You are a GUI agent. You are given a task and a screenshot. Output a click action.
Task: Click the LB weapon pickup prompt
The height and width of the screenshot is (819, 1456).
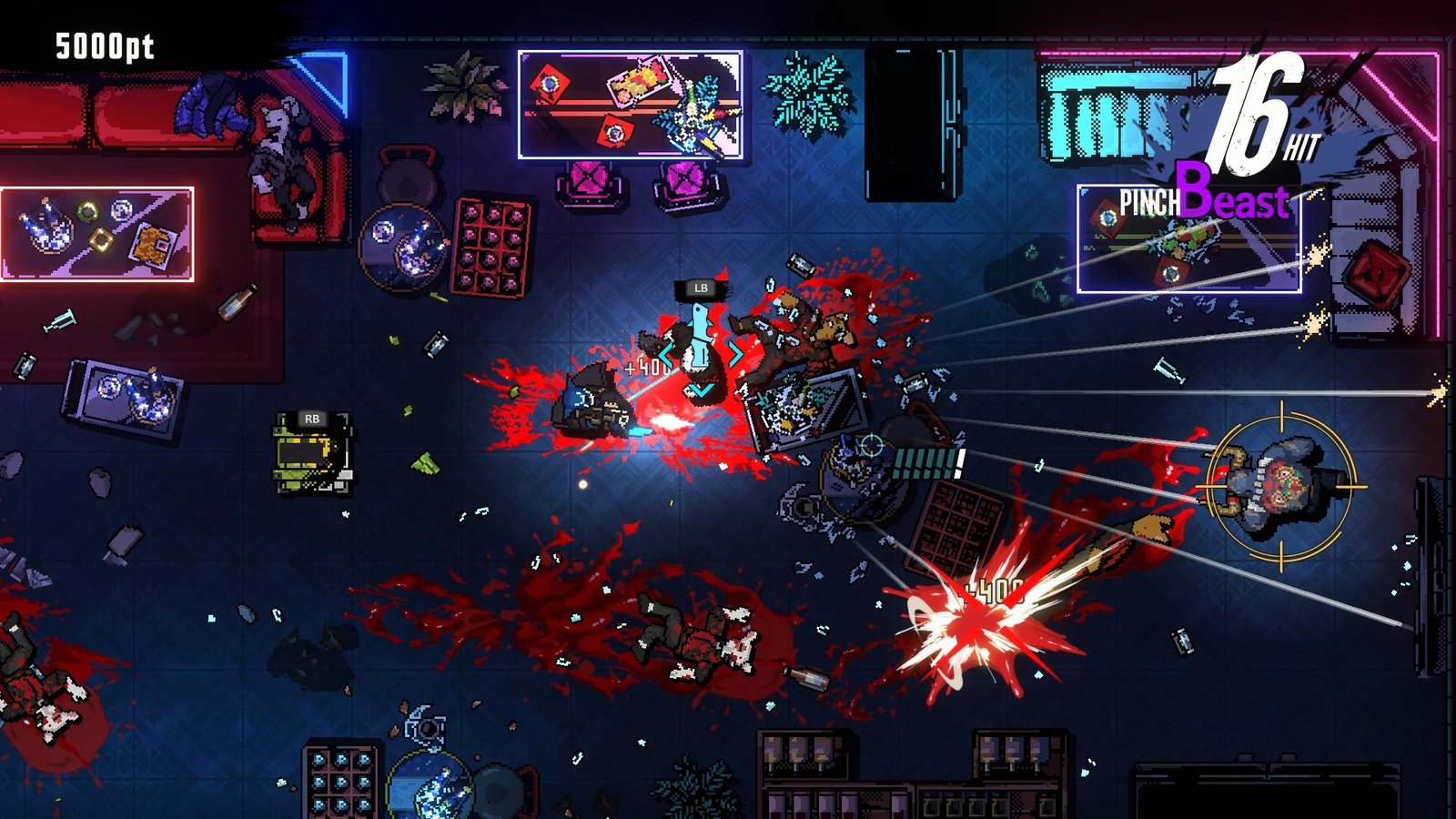point(699,289)
